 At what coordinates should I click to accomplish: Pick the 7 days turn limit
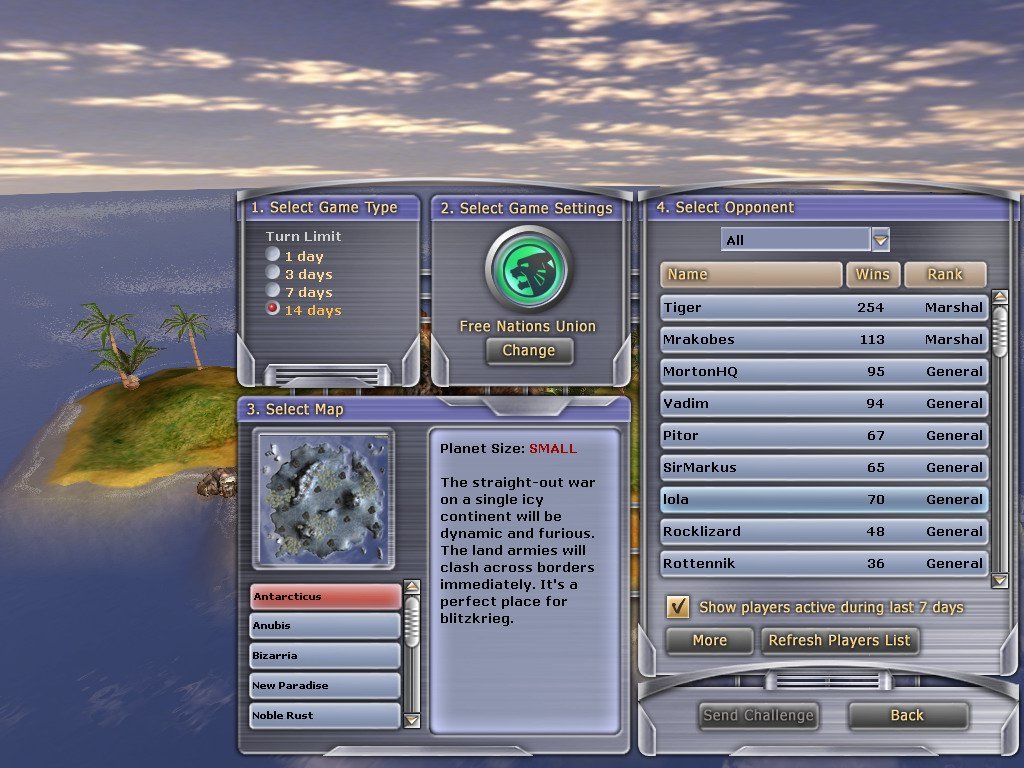pos(273,292)
